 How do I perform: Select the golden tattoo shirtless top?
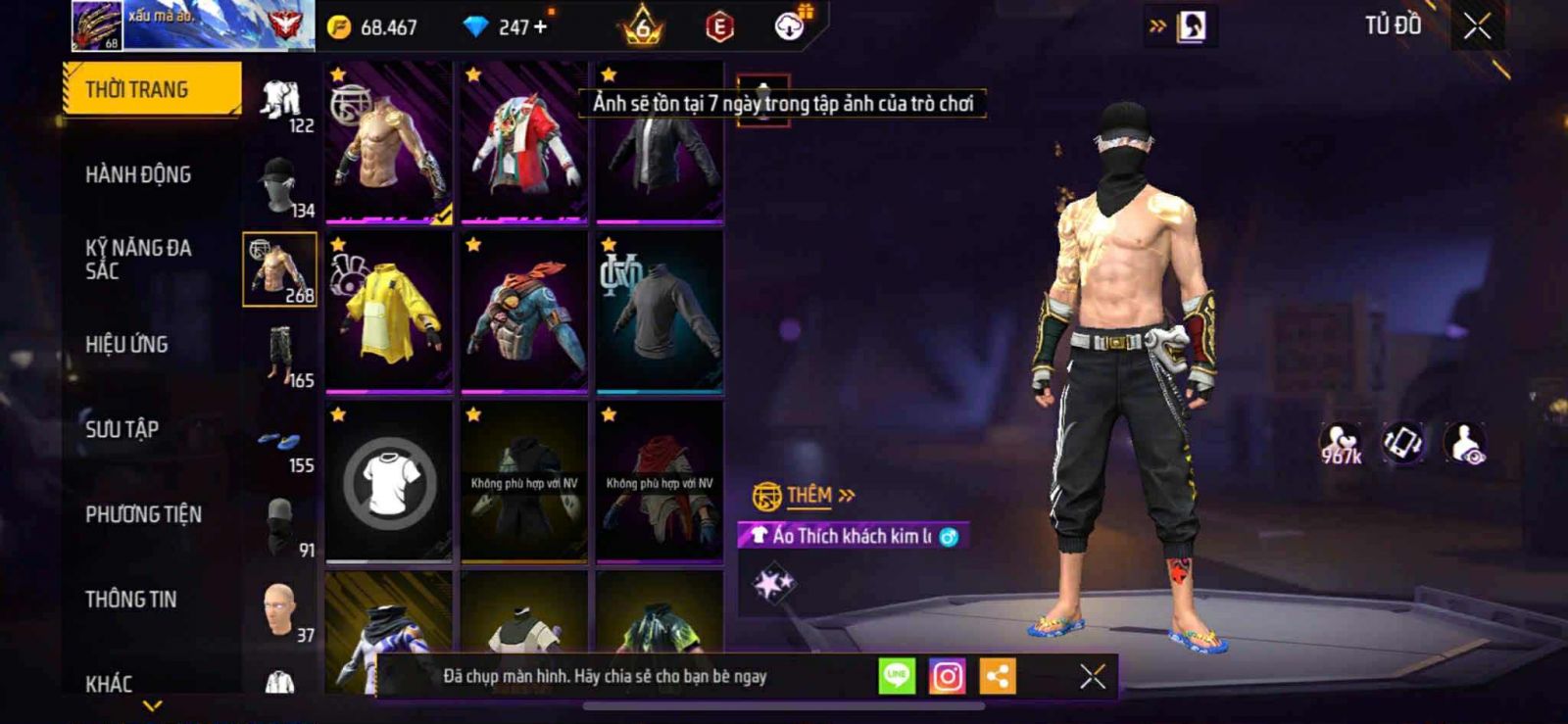point(389,143)
